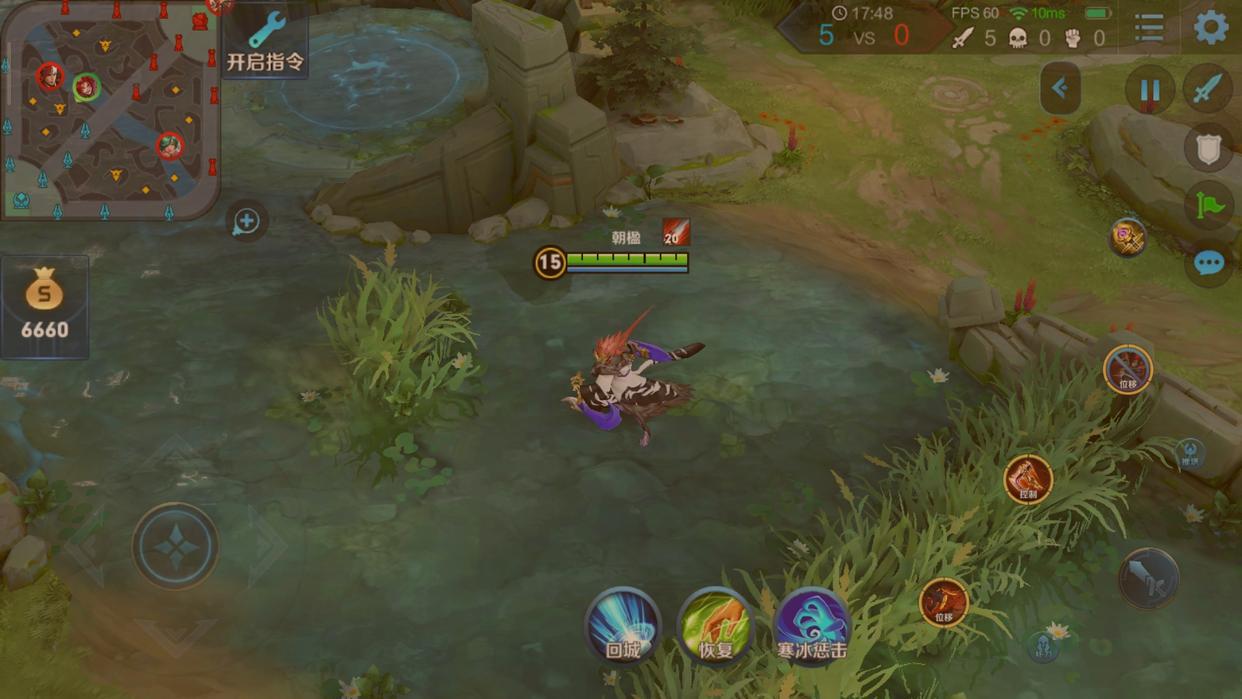Image resolution: width=1242 pixels, height=699 pixels.
Task: Collapse panel with the left arrow button
Action: point(1060,89)
